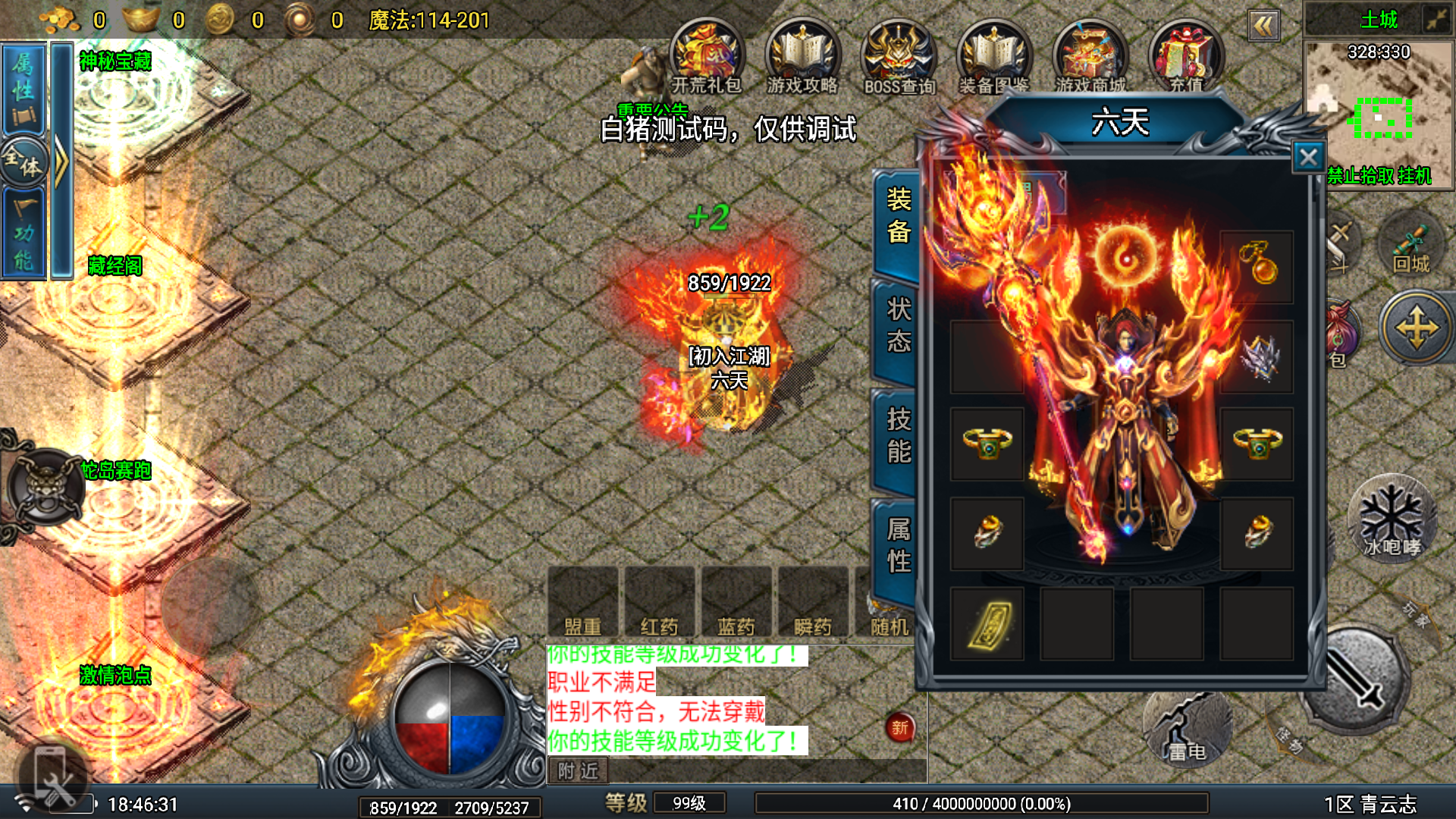Screen dimensions: 1456x819
Task: Open the 游戏商城 shop
Action: [1090, 57]
